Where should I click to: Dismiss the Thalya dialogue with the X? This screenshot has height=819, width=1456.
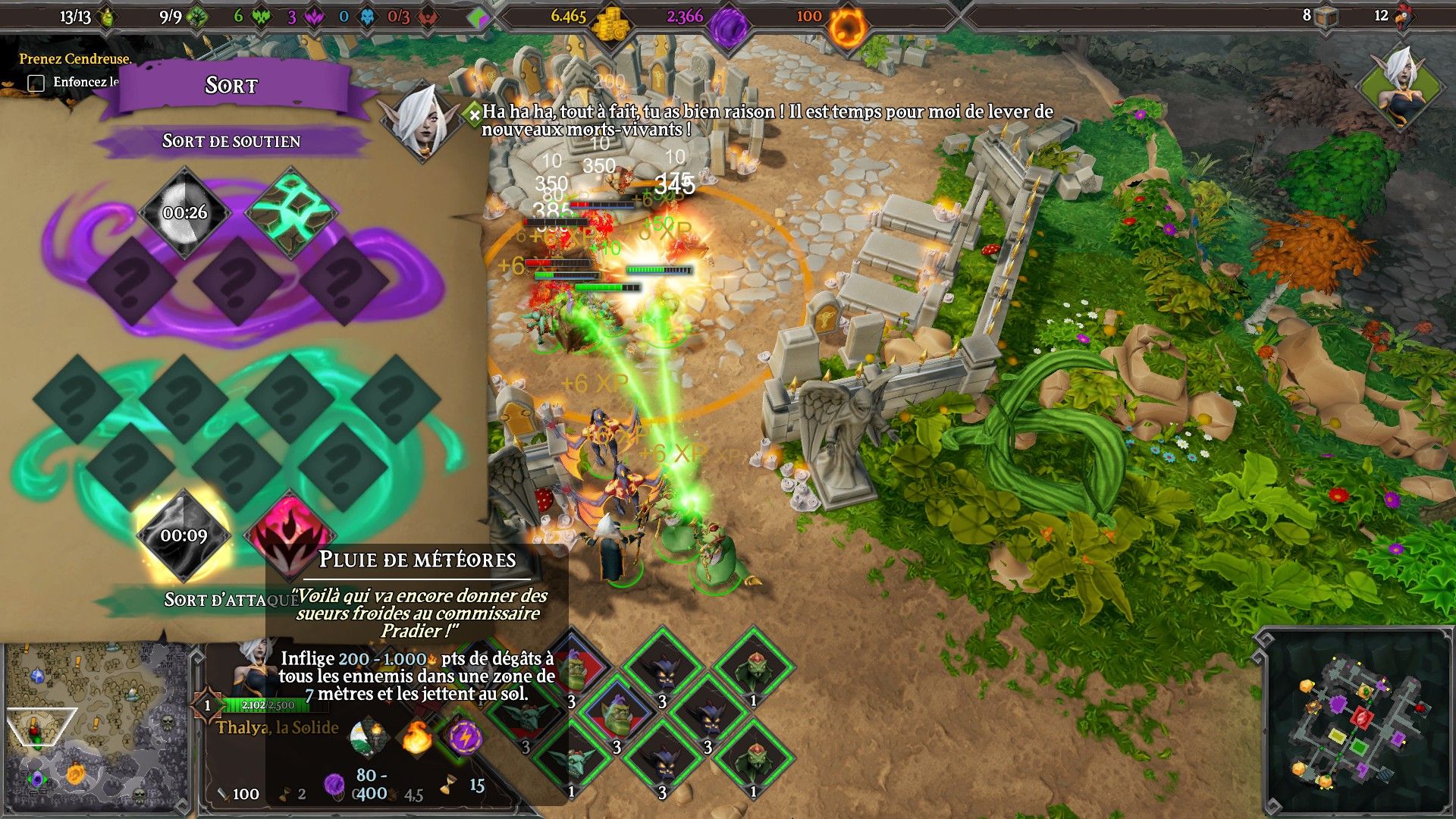pos(476,115)
